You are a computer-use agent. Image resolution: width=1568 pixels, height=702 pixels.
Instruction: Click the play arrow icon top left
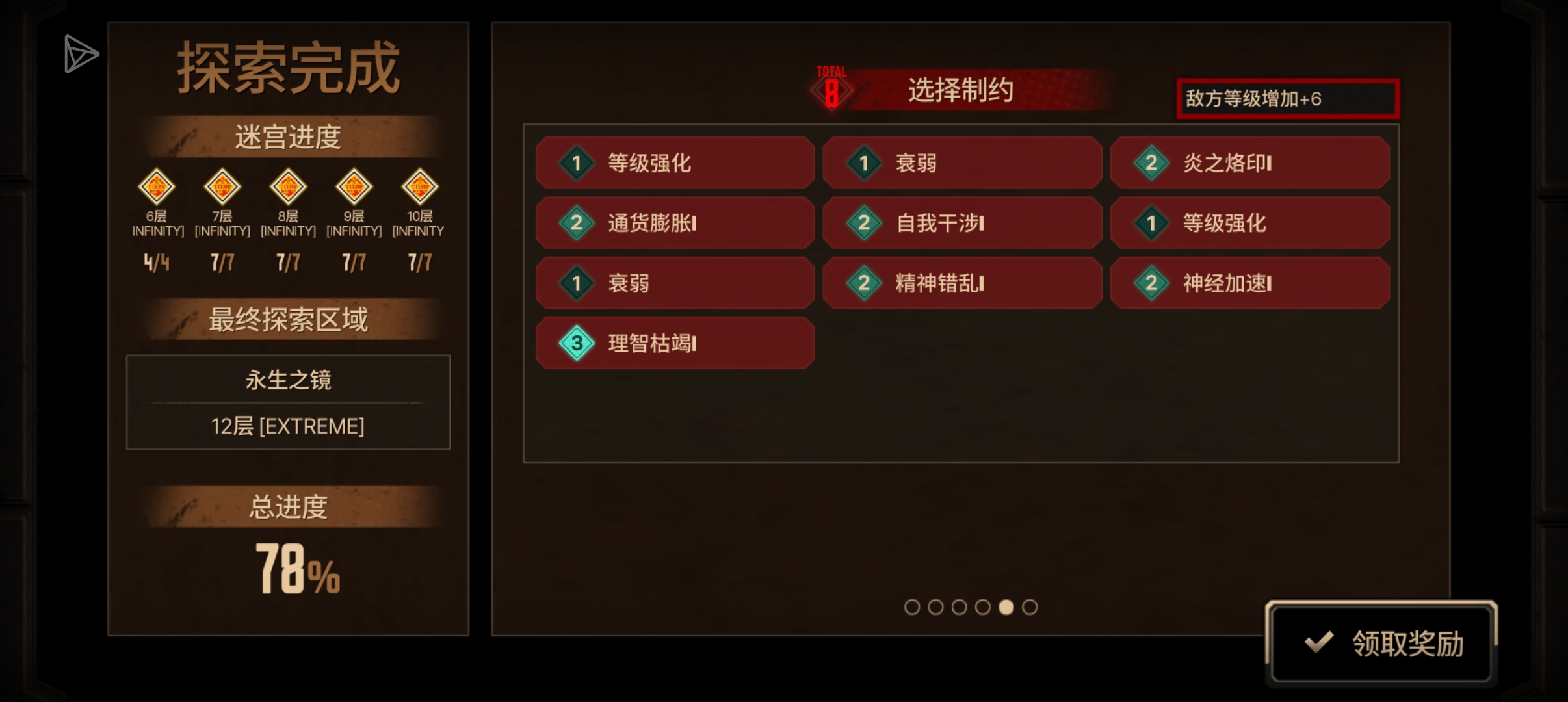pyautogui.click(x=79, y=55)
